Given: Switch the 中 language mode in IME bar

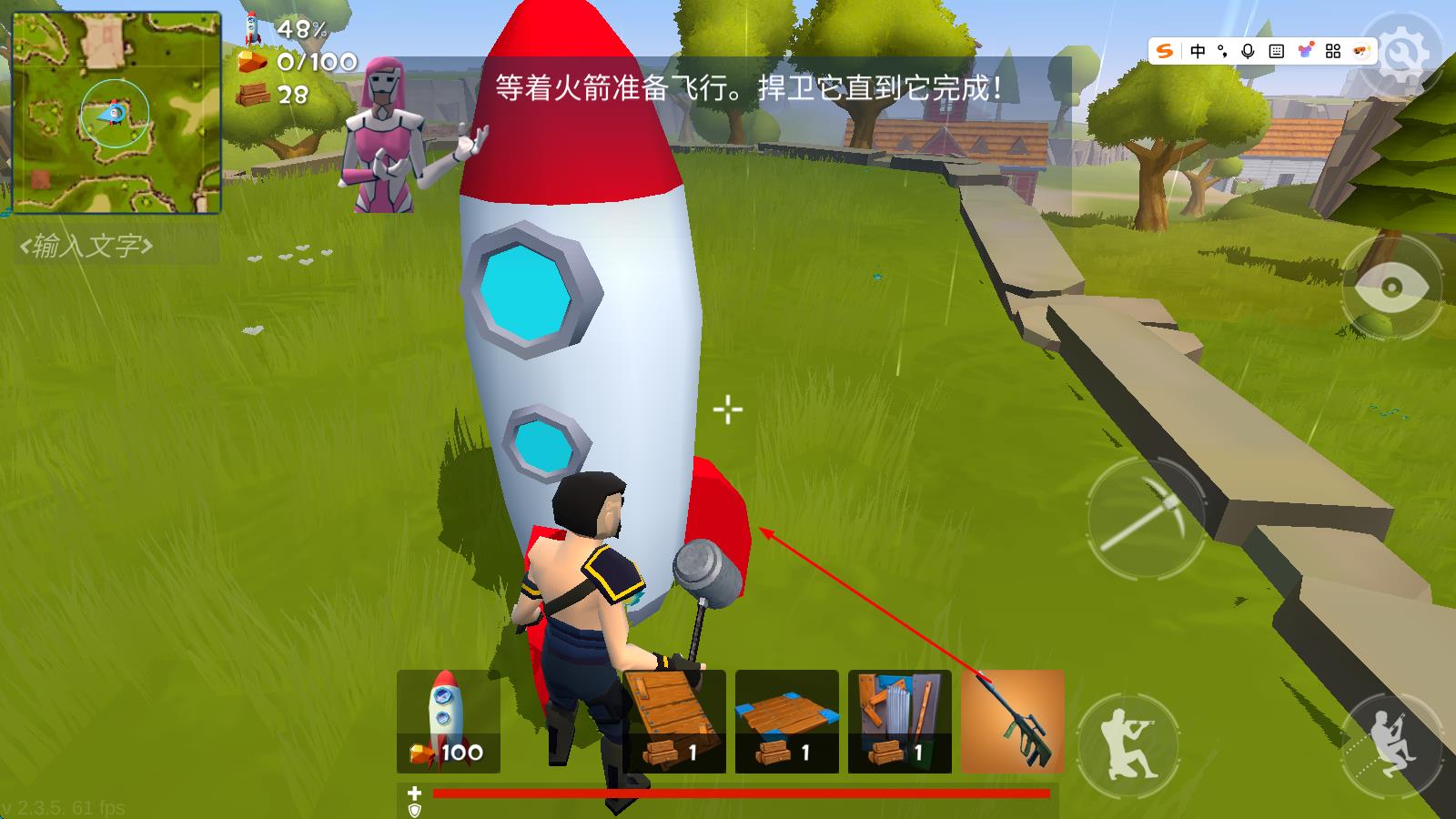Looking at the screenshot, I should 1198,52.
